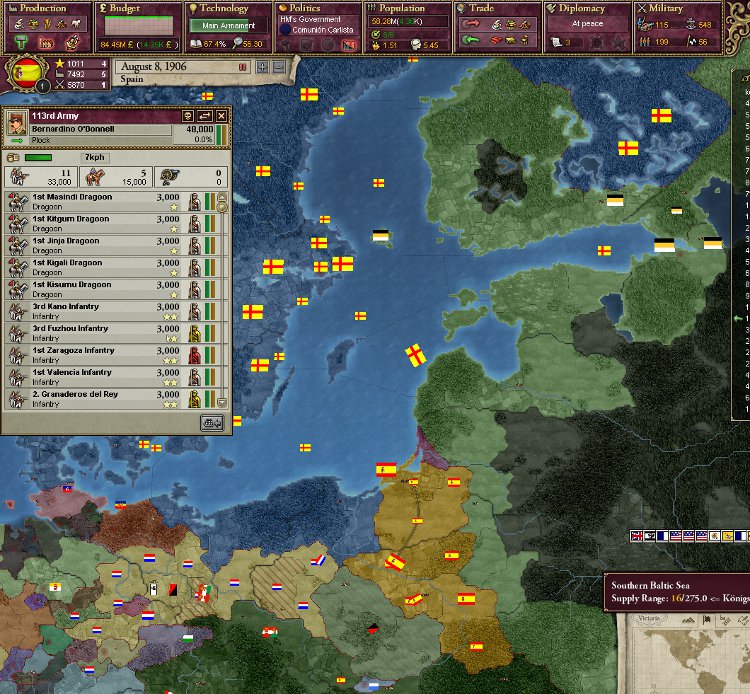Click the army reorganize arrows button
The image size is (750, 694).
[205, 116]
